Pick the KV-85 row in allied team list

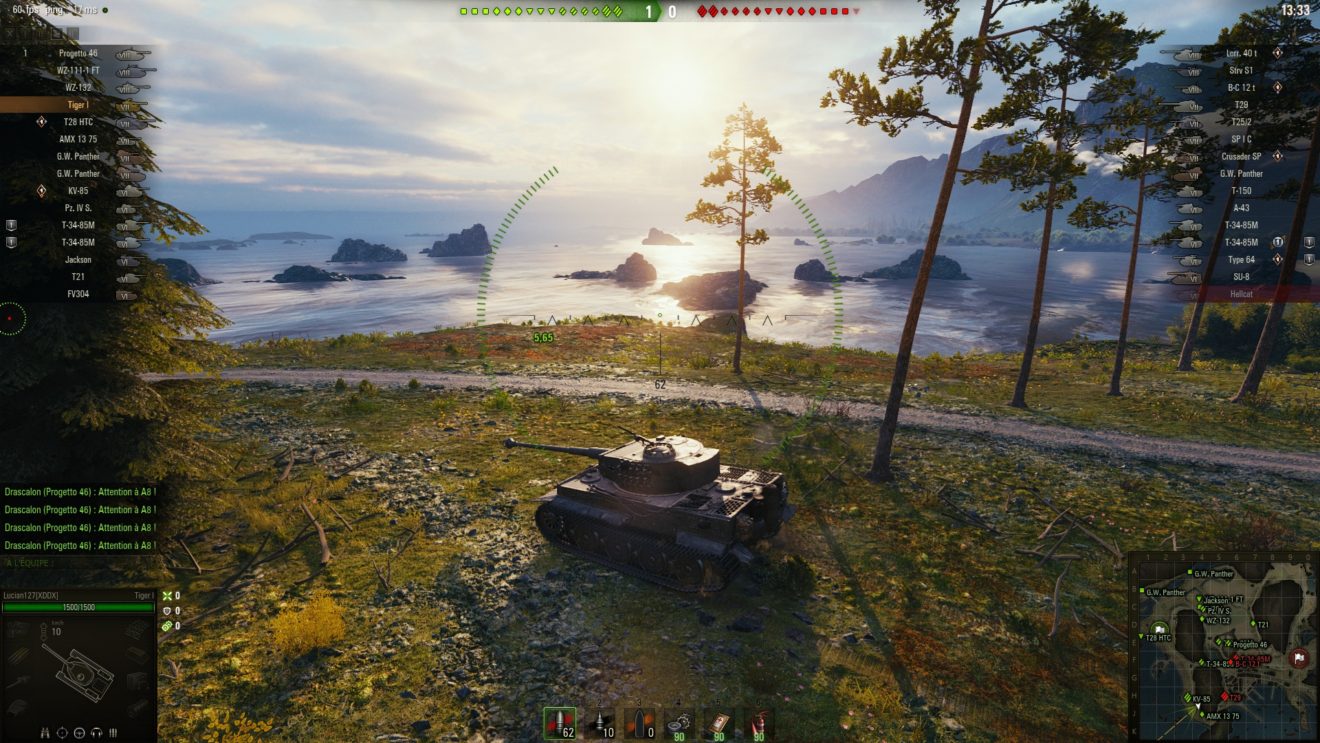79,190
